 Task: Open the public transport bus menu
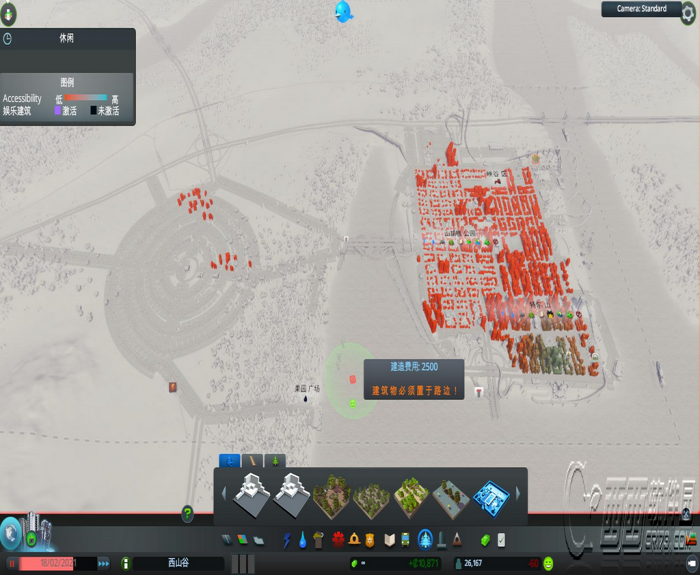click(x=405, y=540)
